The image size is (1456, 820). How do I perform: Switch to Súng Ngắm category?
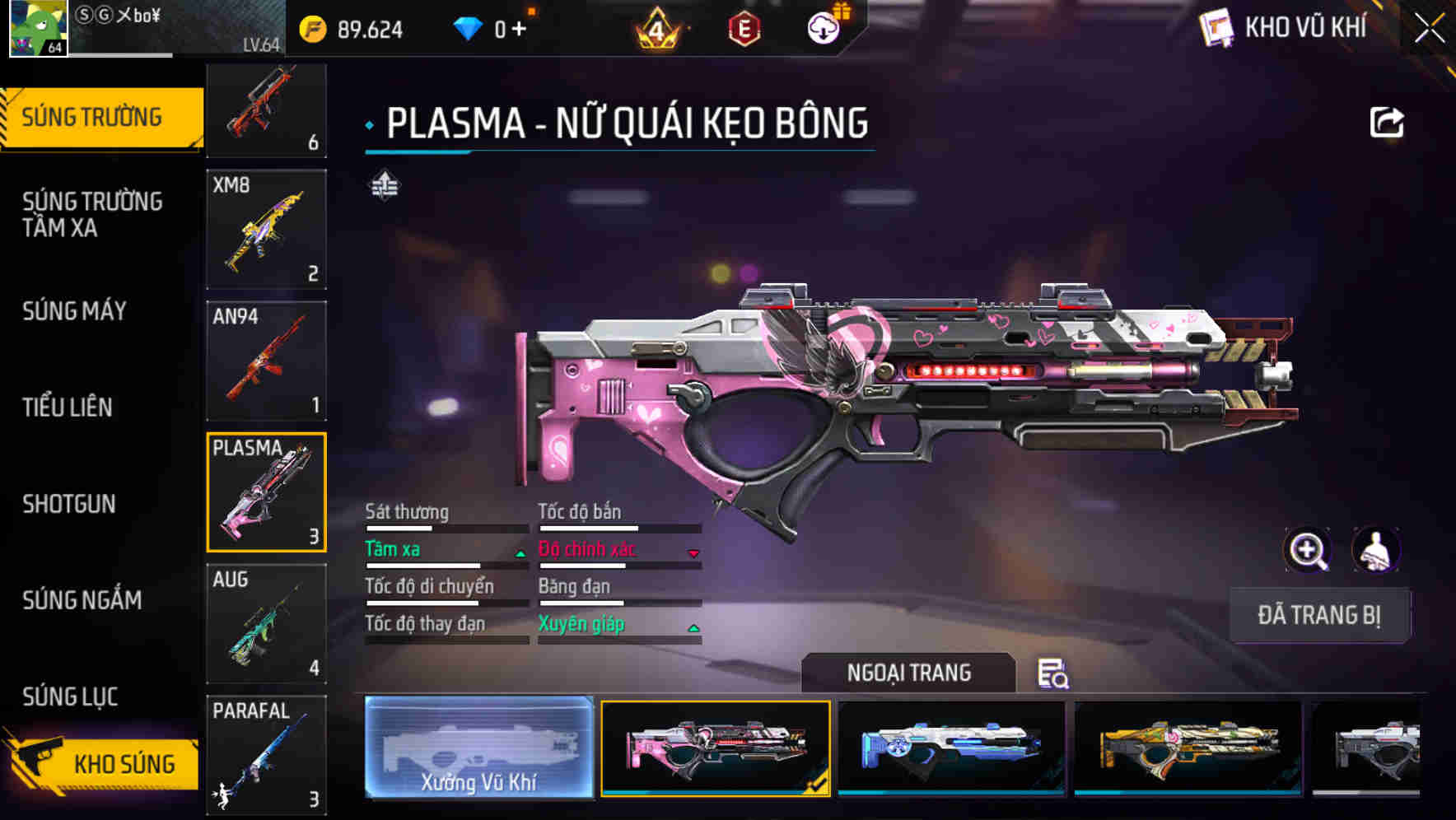pyautogui.click(x=82, y=600)
